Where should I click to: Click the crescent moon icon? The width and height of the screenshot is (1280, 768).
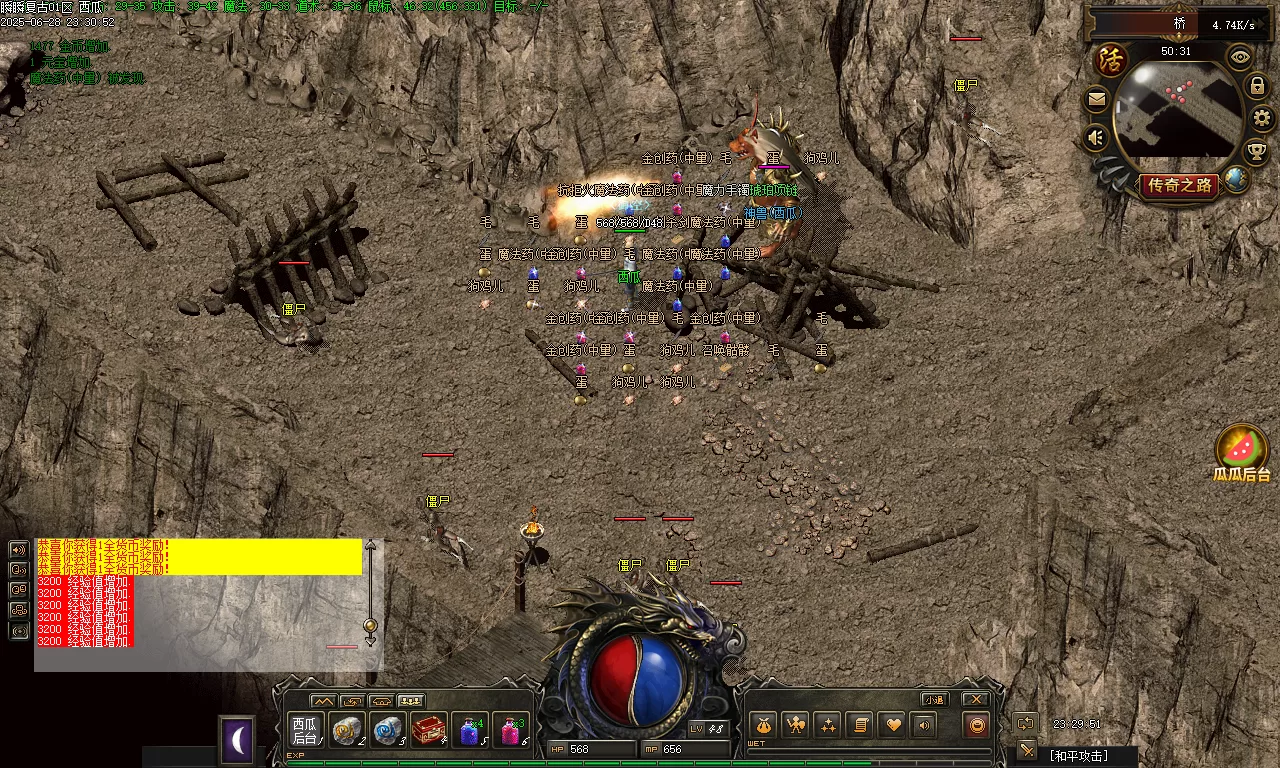pos(237,741)
